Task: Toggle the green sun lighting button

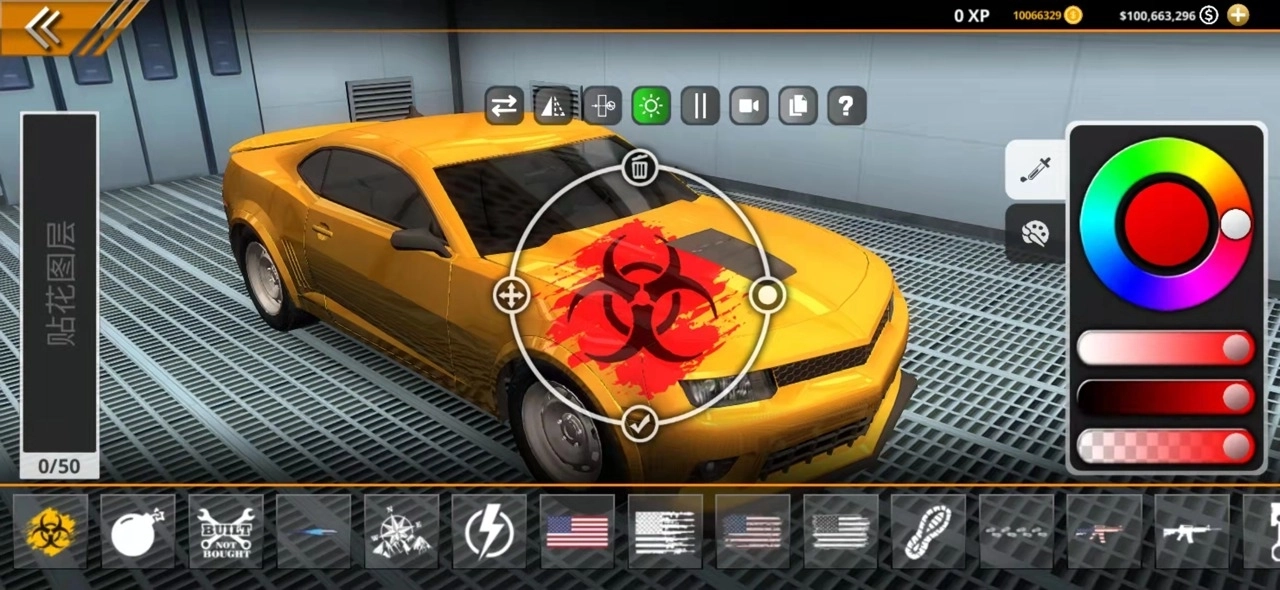Action: pos(651,106)
